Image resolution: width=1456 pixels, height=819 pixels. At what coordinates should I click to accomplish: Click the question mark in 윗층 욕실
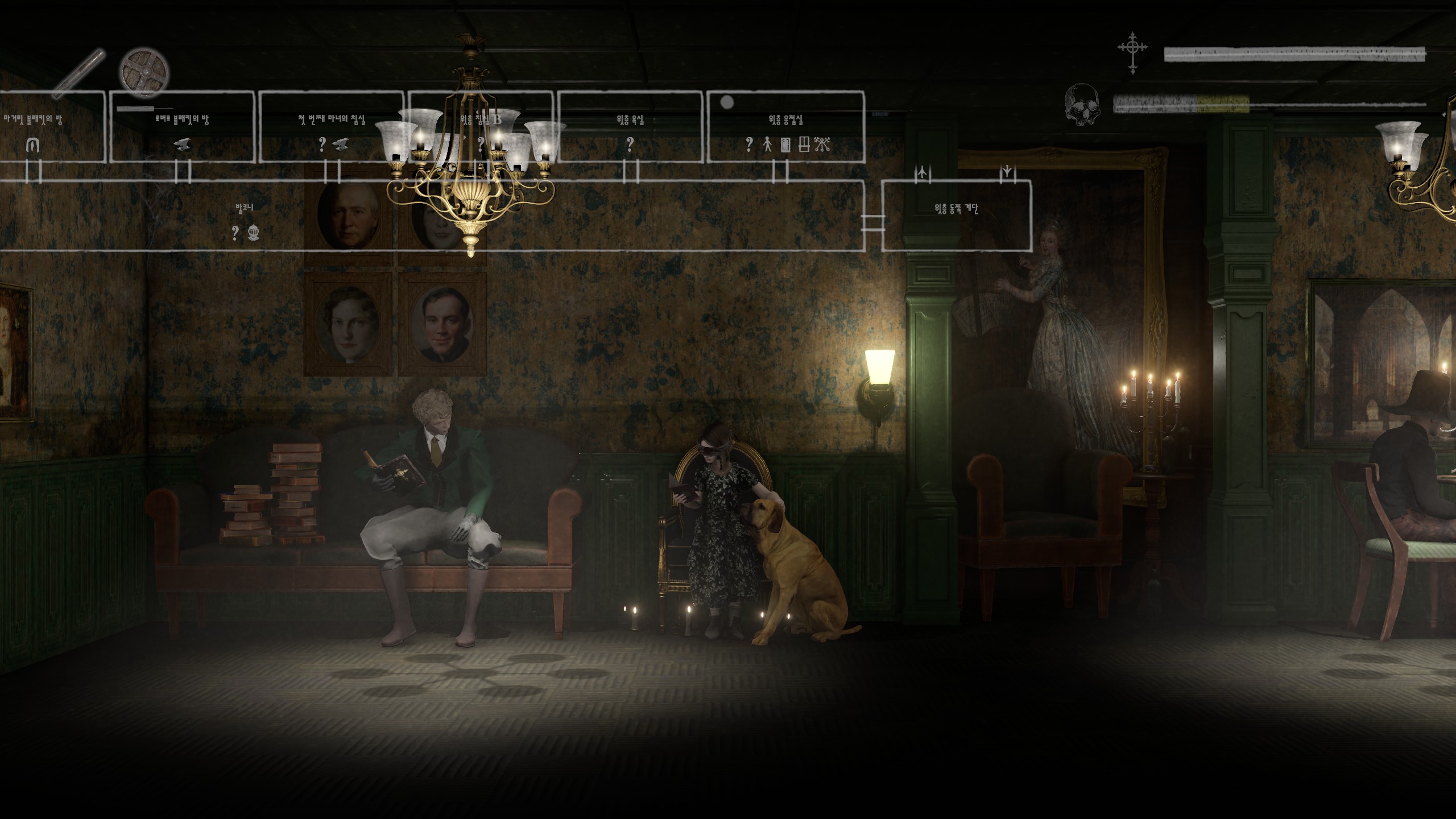(x=630, y=144)
